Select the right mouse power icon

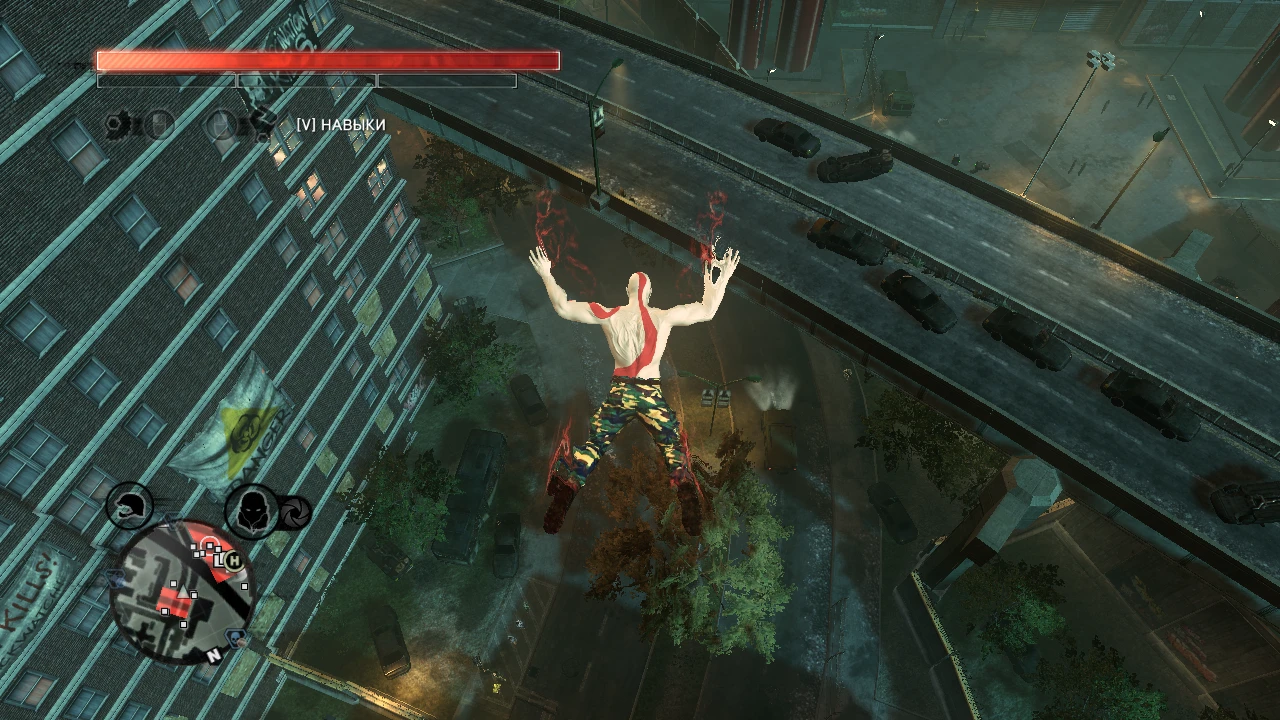pyautogui.click(x=221, y=124)
